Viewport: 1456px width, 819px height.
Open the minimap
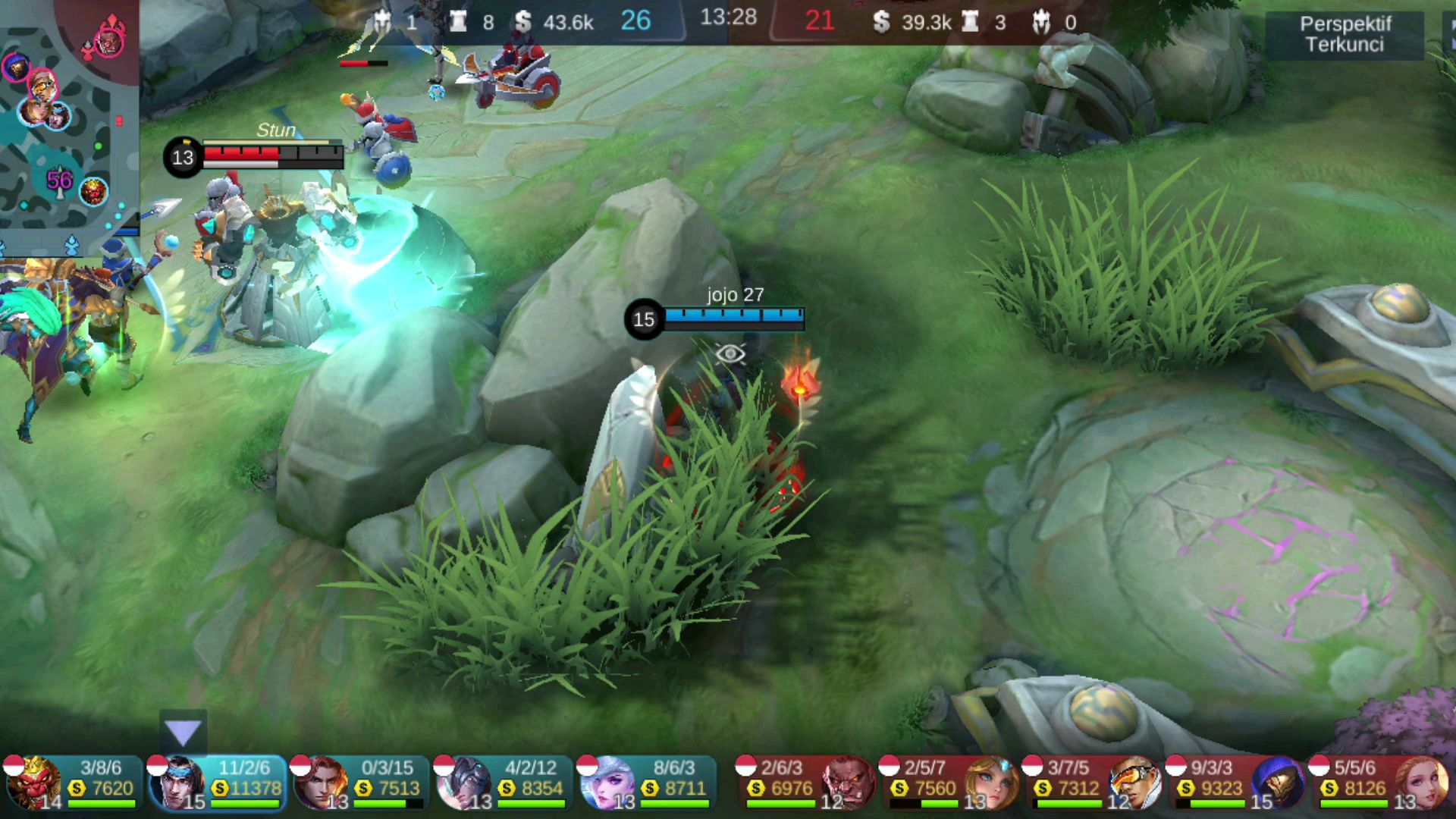click(68, 125)
